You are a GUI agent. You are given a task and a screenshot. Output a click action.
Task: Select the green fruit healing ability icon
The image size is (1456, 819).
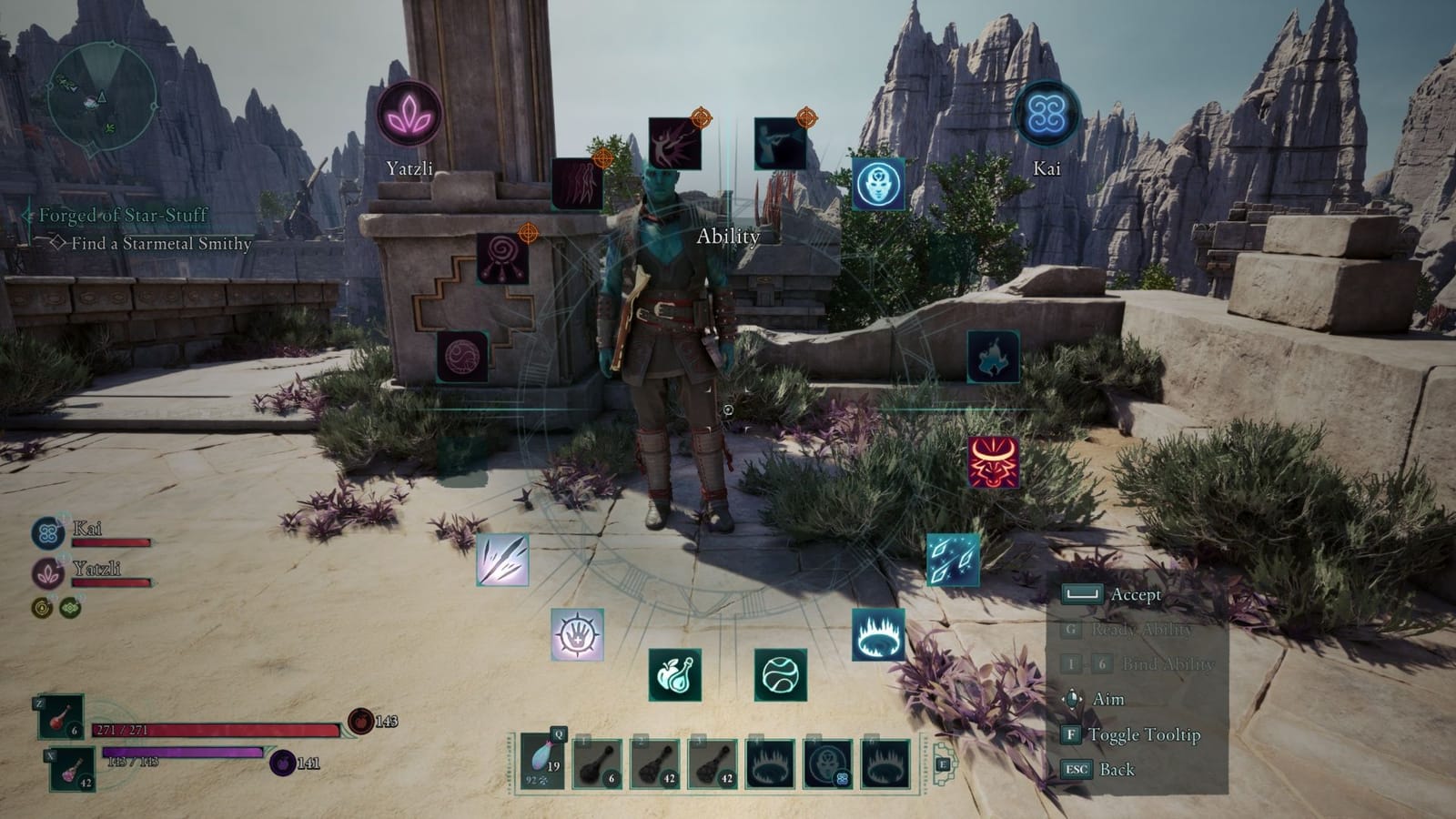pos(678,677)
